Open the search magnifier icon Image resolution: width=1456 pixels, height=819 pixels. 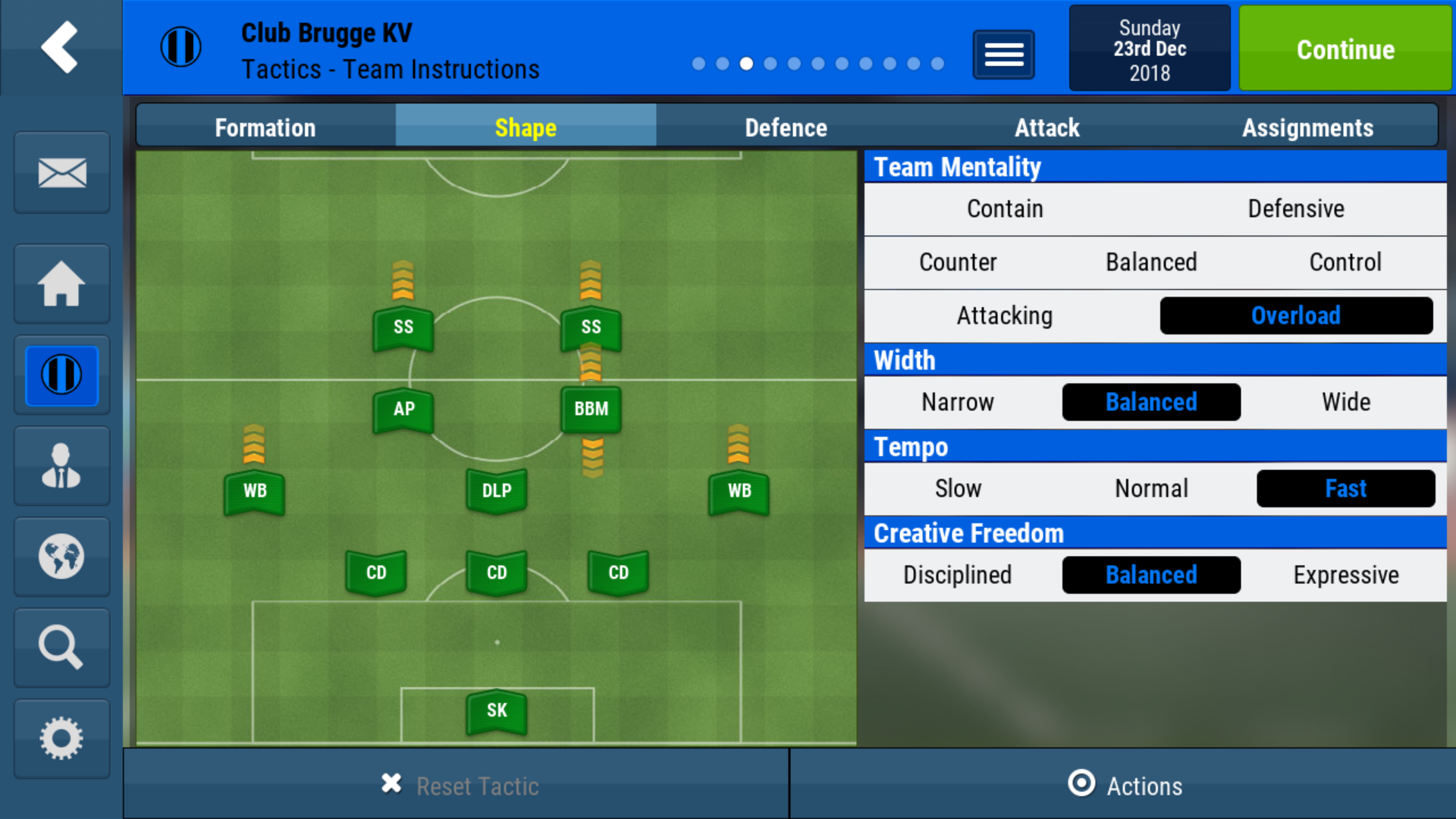tap(61, 648)
